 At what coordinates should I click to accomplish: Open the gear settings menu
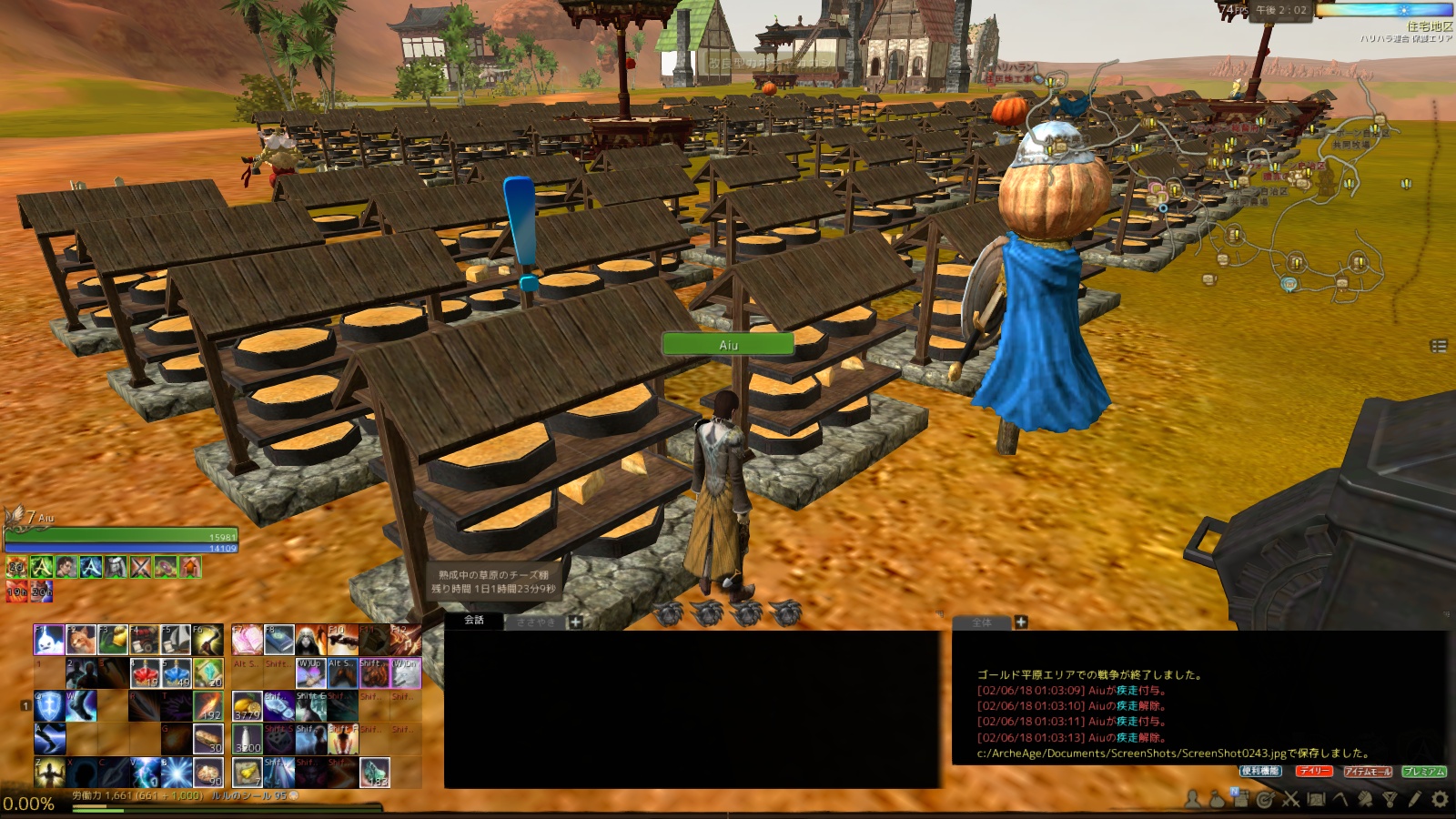click(x=1440, y=799)
